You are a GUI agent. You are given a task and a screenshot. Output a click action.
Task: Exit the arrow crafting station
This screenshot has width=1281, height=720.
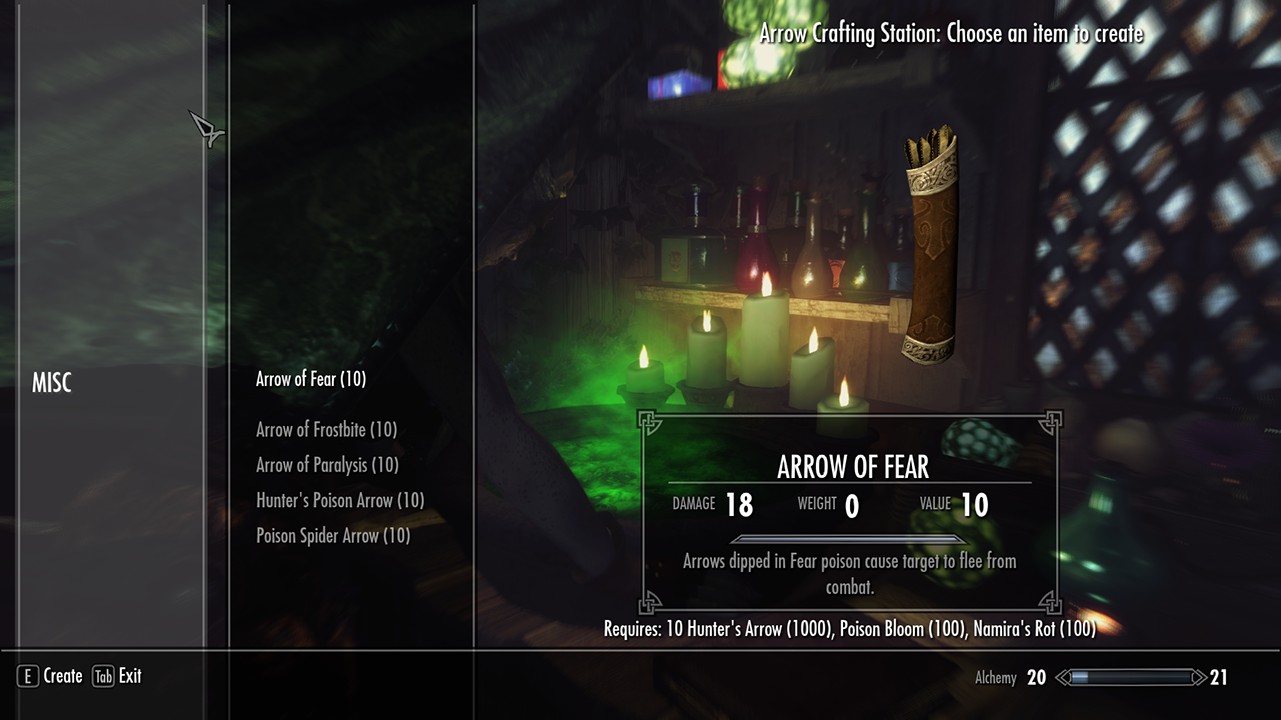tap(117, 677)
